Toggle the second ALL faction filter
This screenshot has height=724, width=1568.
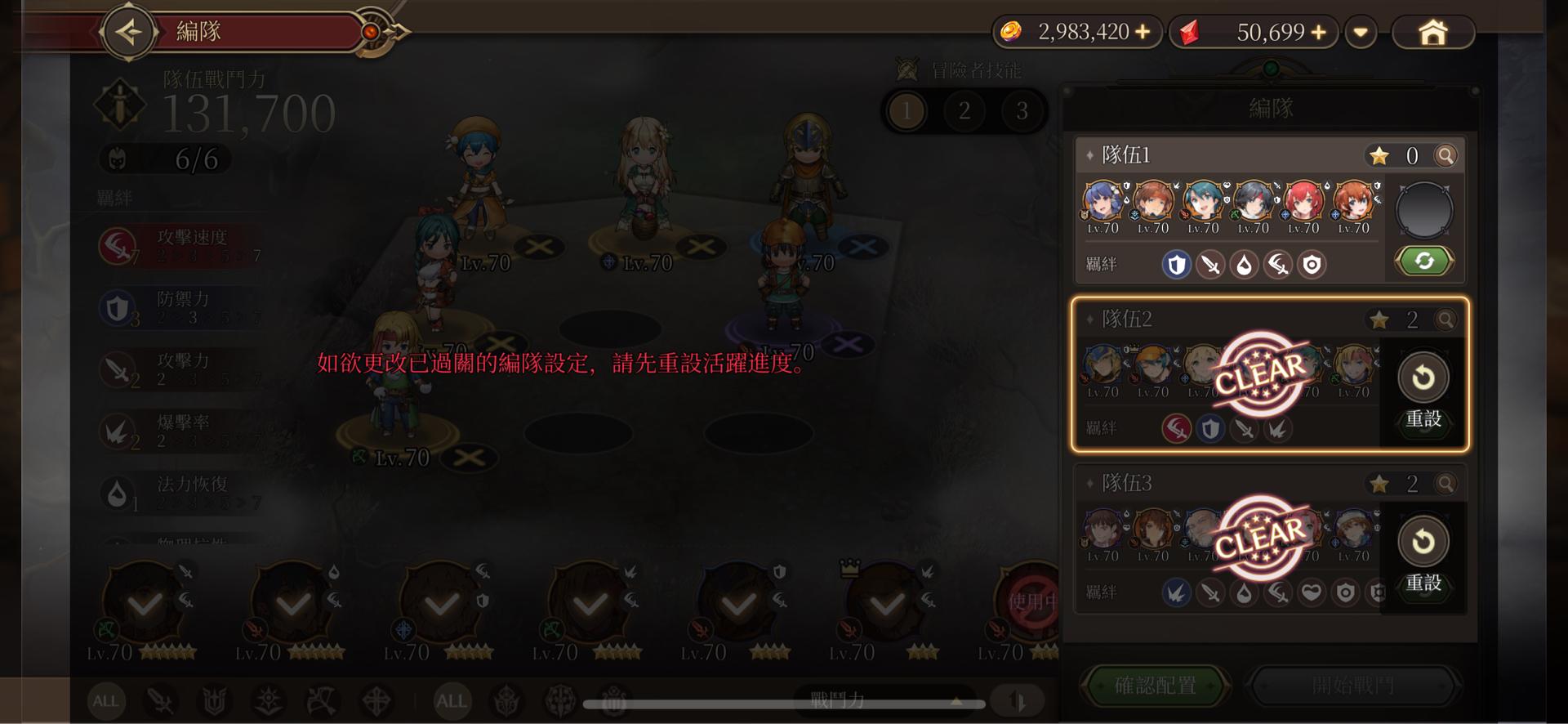click(450, 700)
